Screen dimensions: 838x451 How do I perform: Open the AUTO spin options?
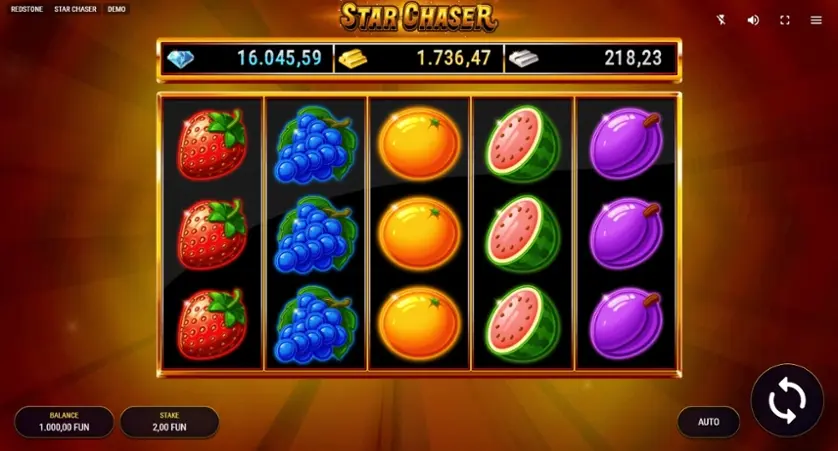click(708, 422)
